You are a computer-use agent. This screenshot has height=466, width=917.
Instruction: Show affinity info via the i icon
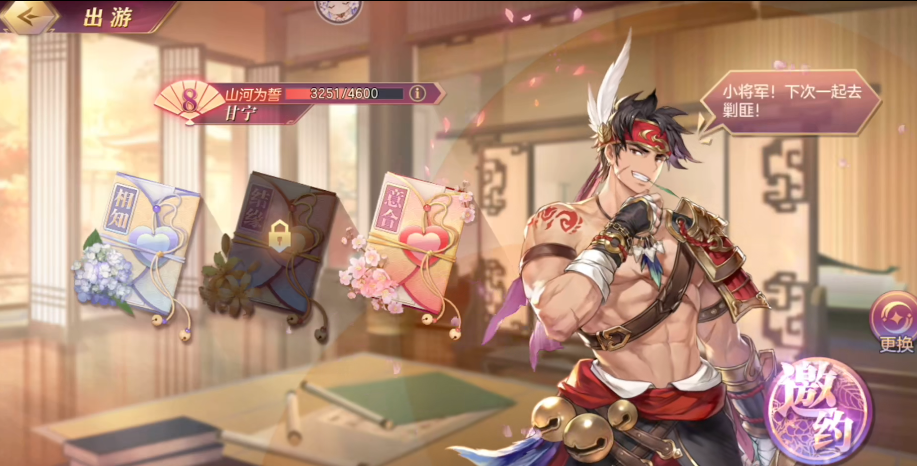[x=418, y=93]
